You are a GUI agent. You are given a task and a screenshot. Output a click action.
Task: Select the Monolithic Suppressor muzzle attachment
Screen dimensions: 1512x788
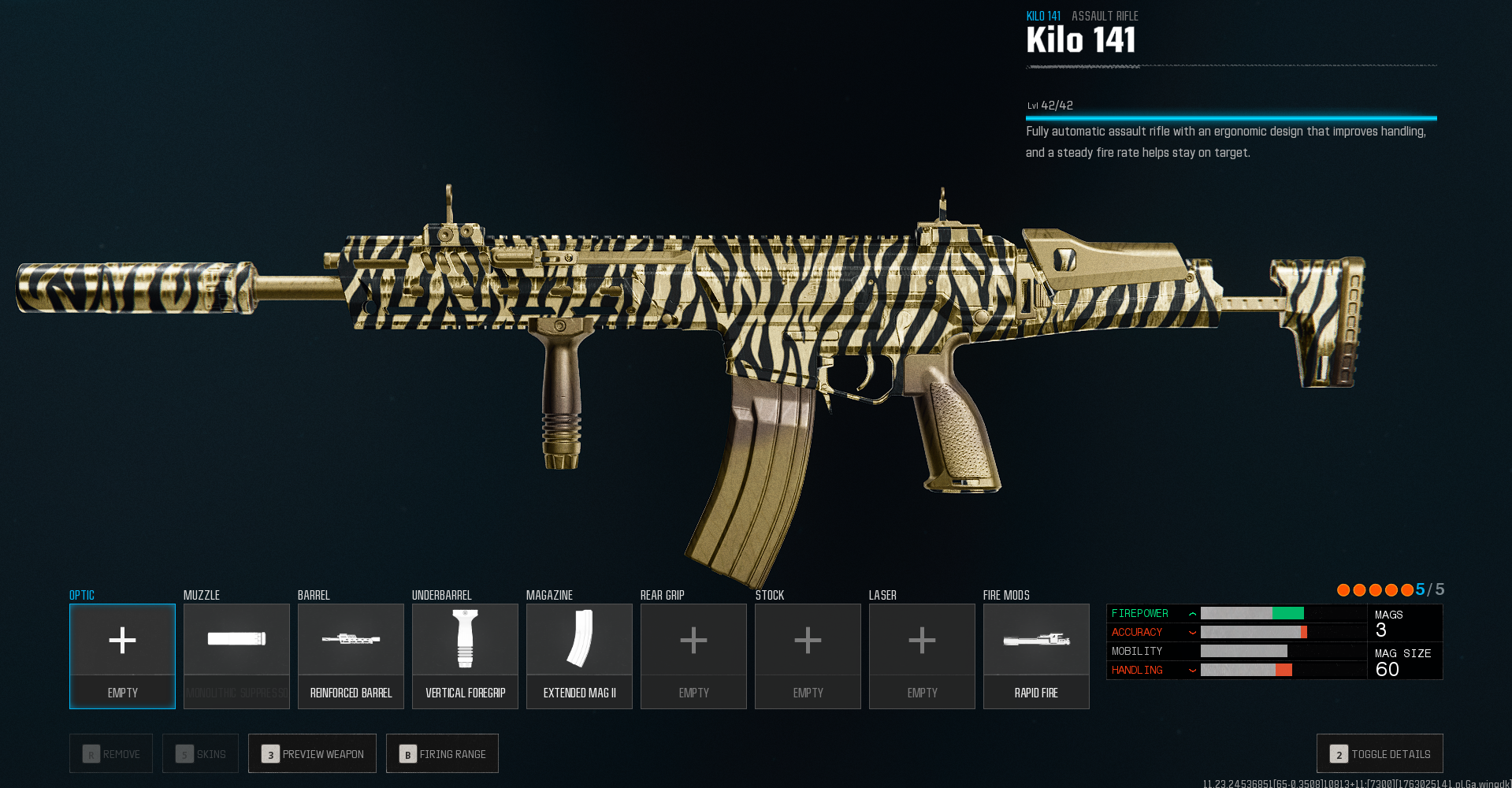tap(236, 656)
